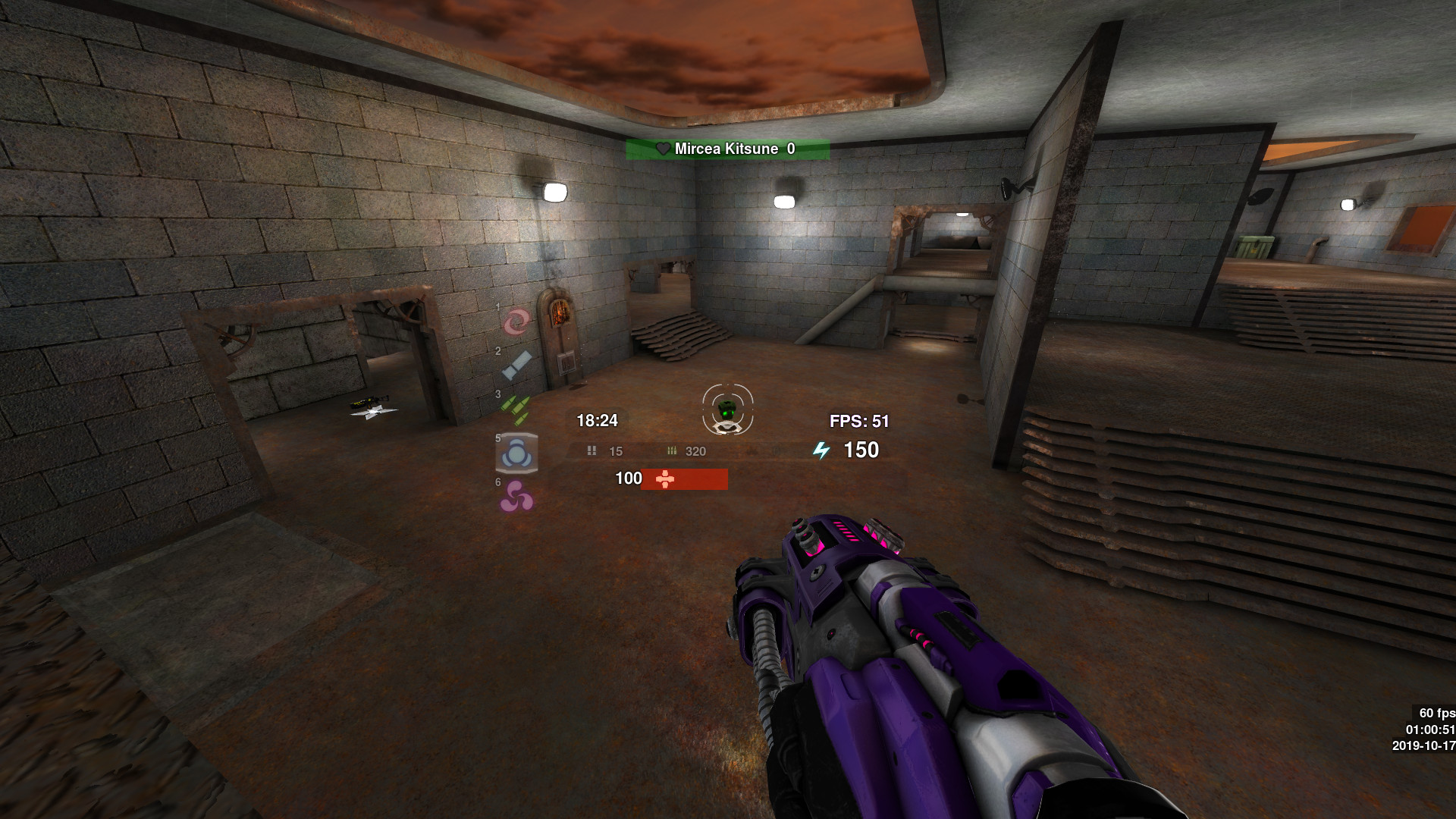Equip the pink Crylink weapon icon
The image size is (1456, 819).
[x=516, y=497]
